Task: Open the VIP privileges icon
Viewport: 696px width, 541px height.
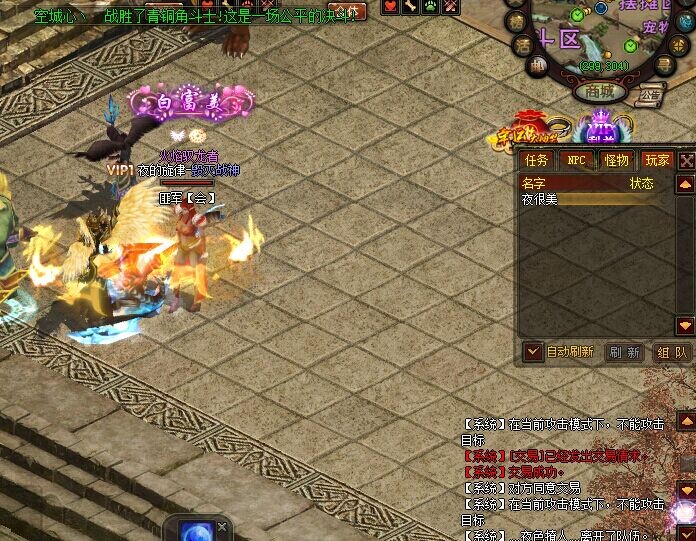Action: pos(602,127)
